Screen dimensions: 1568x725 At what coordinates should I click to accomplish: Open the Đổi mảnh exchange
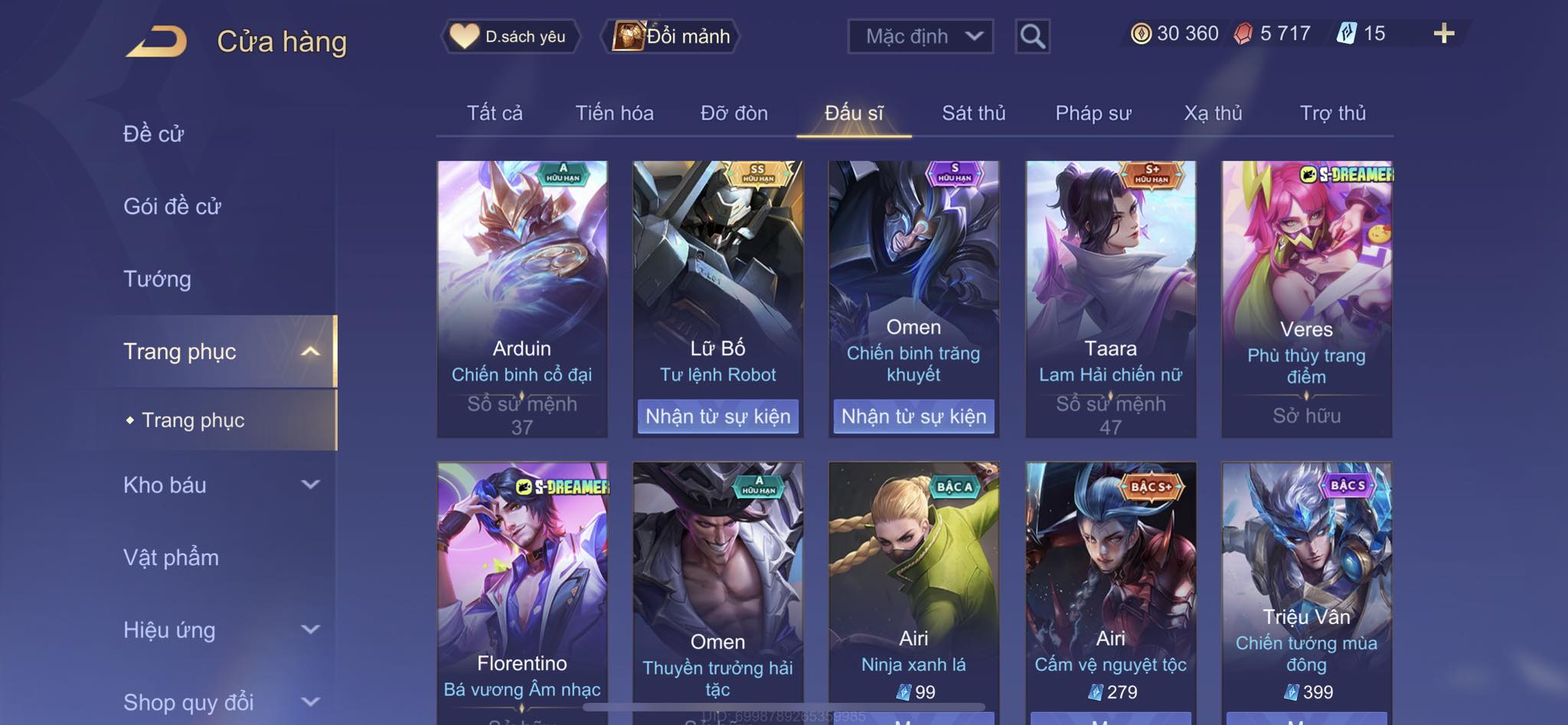click(x=673, y=36)
